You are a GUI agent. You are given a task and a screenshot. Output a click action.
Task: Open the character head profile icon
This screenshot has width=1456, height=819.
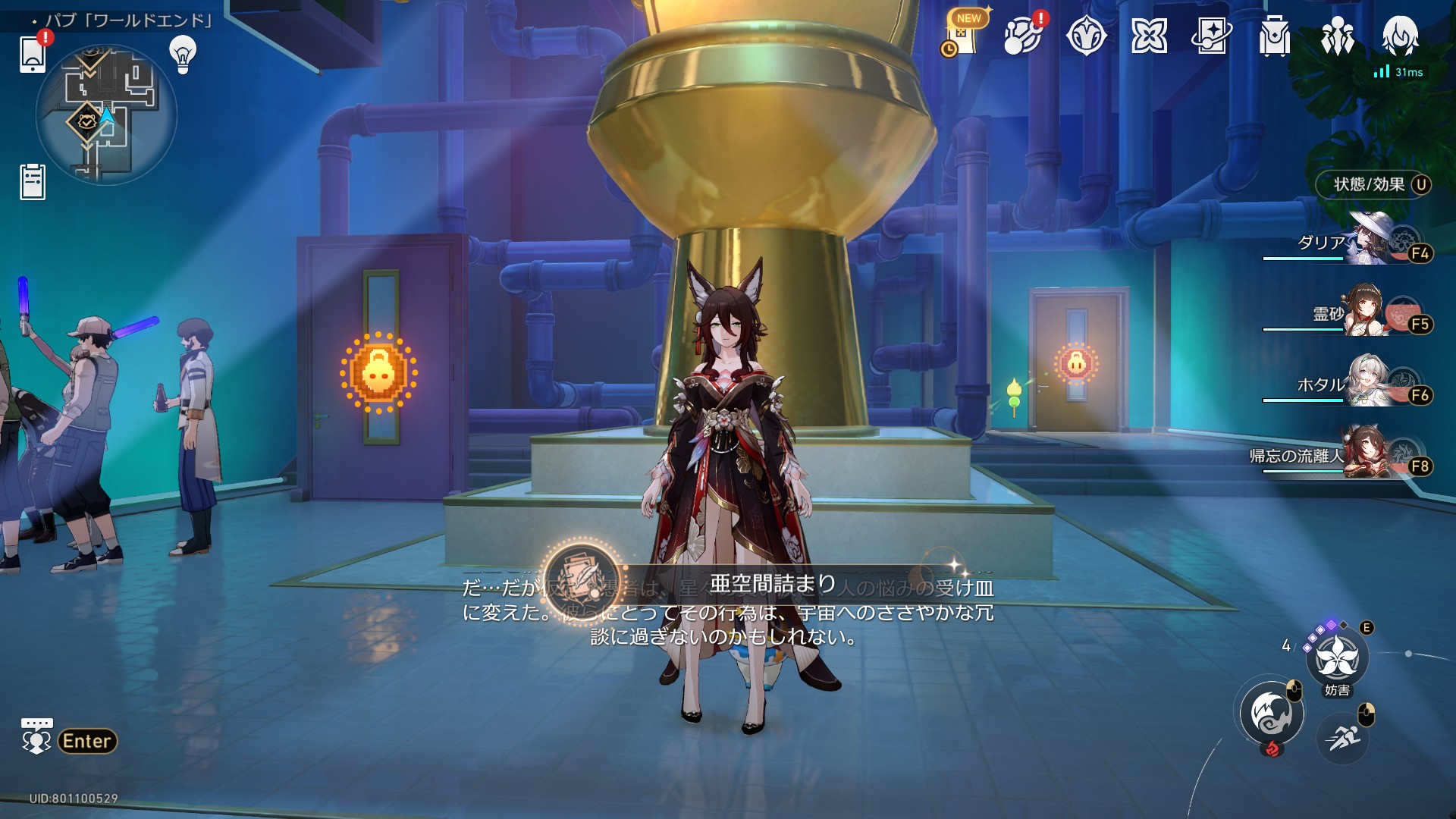click(1400, 35)
